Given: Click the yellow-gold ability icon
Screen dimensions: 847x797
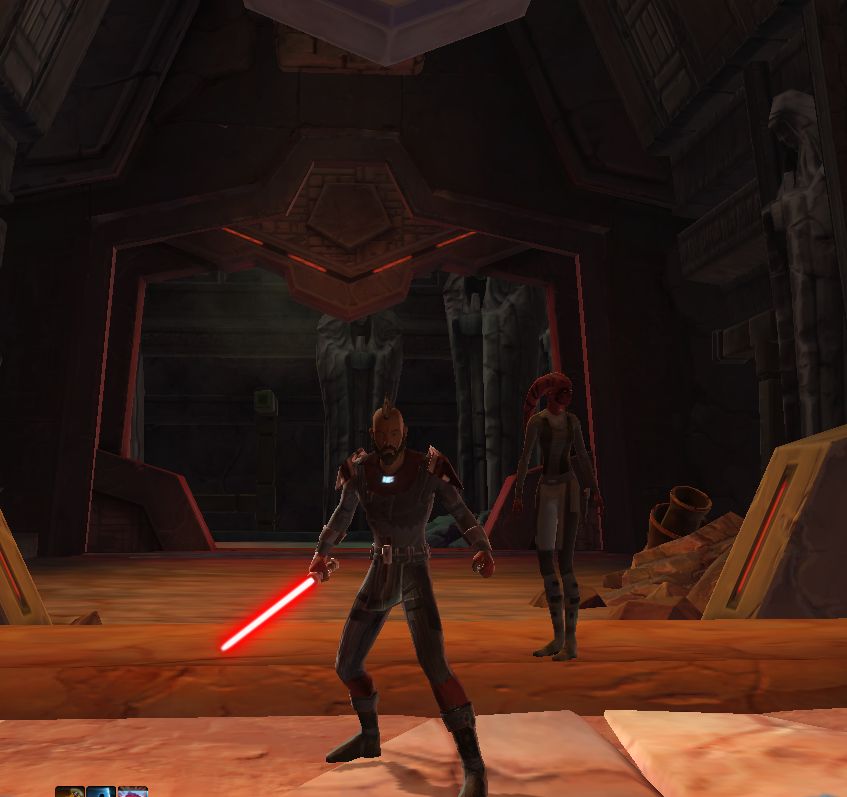Looking at the screenshot, I should (x=69, y=792).
